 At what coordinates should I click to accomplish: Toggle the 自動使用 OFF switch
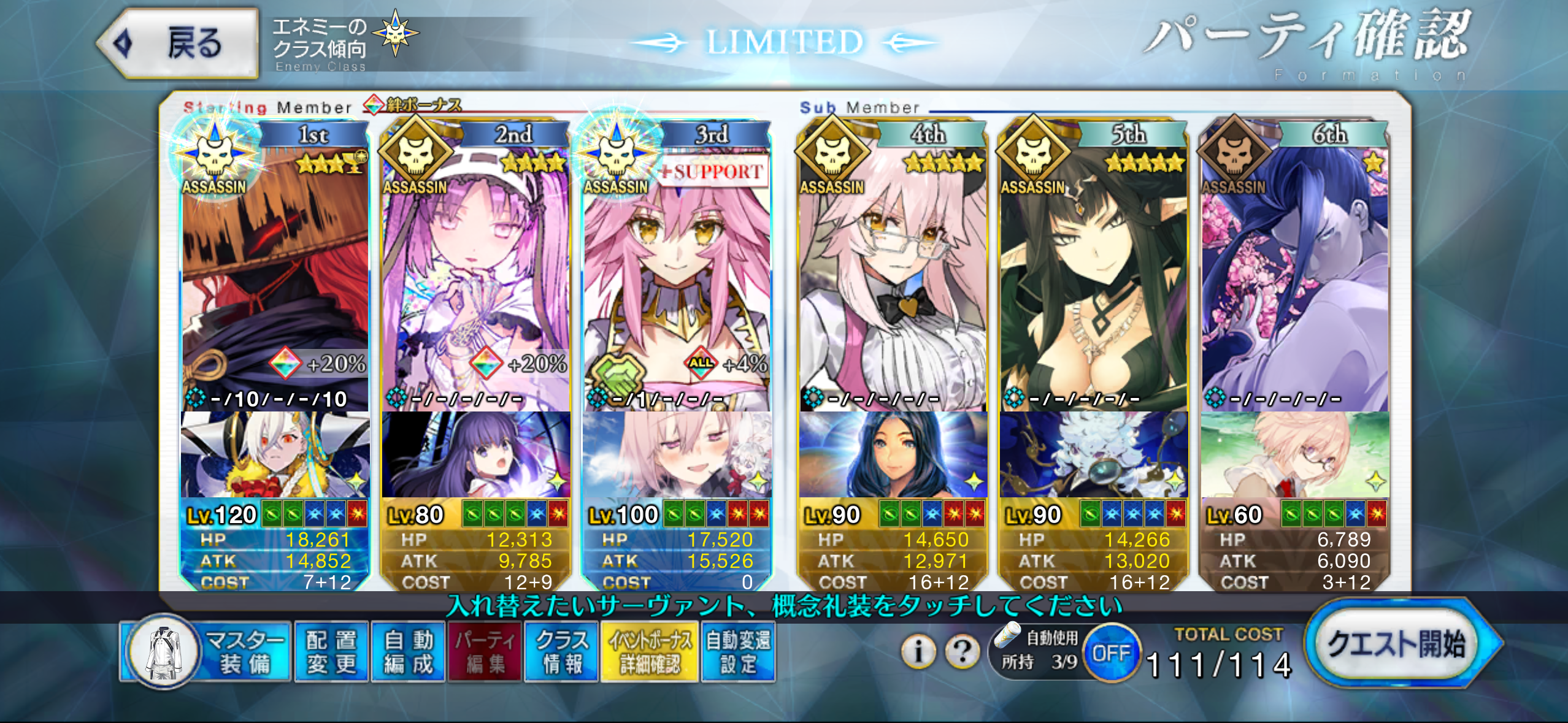click(x=1112, y=652)
